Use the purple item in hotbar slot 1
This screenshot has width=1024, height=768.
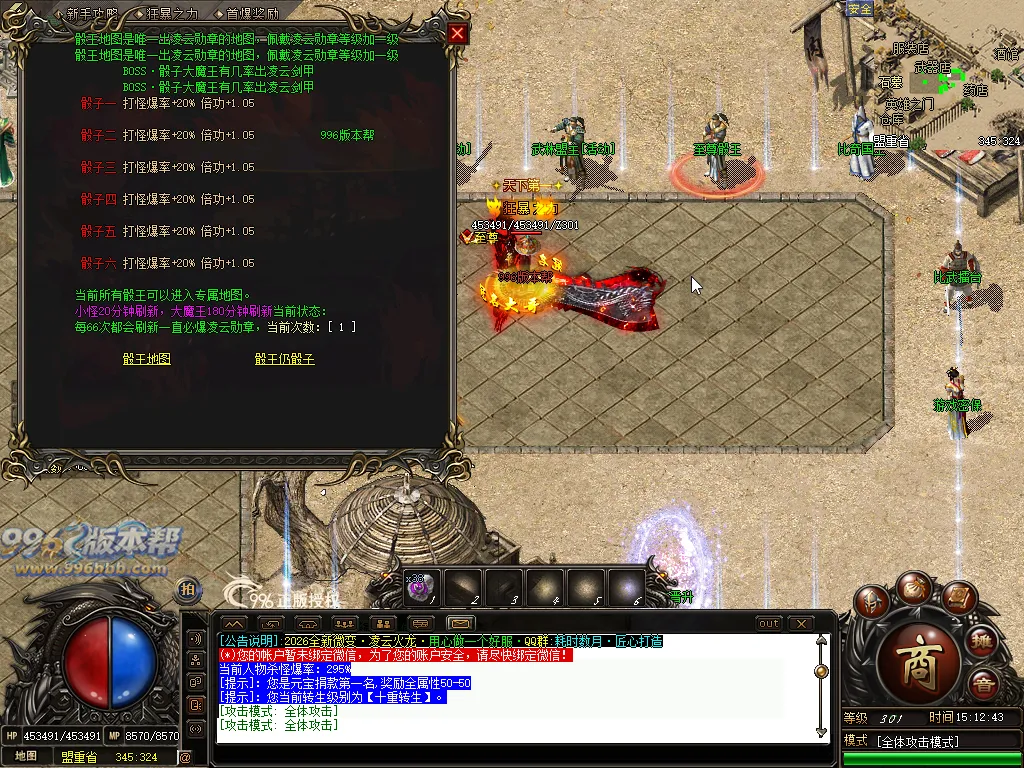[418, 588]
